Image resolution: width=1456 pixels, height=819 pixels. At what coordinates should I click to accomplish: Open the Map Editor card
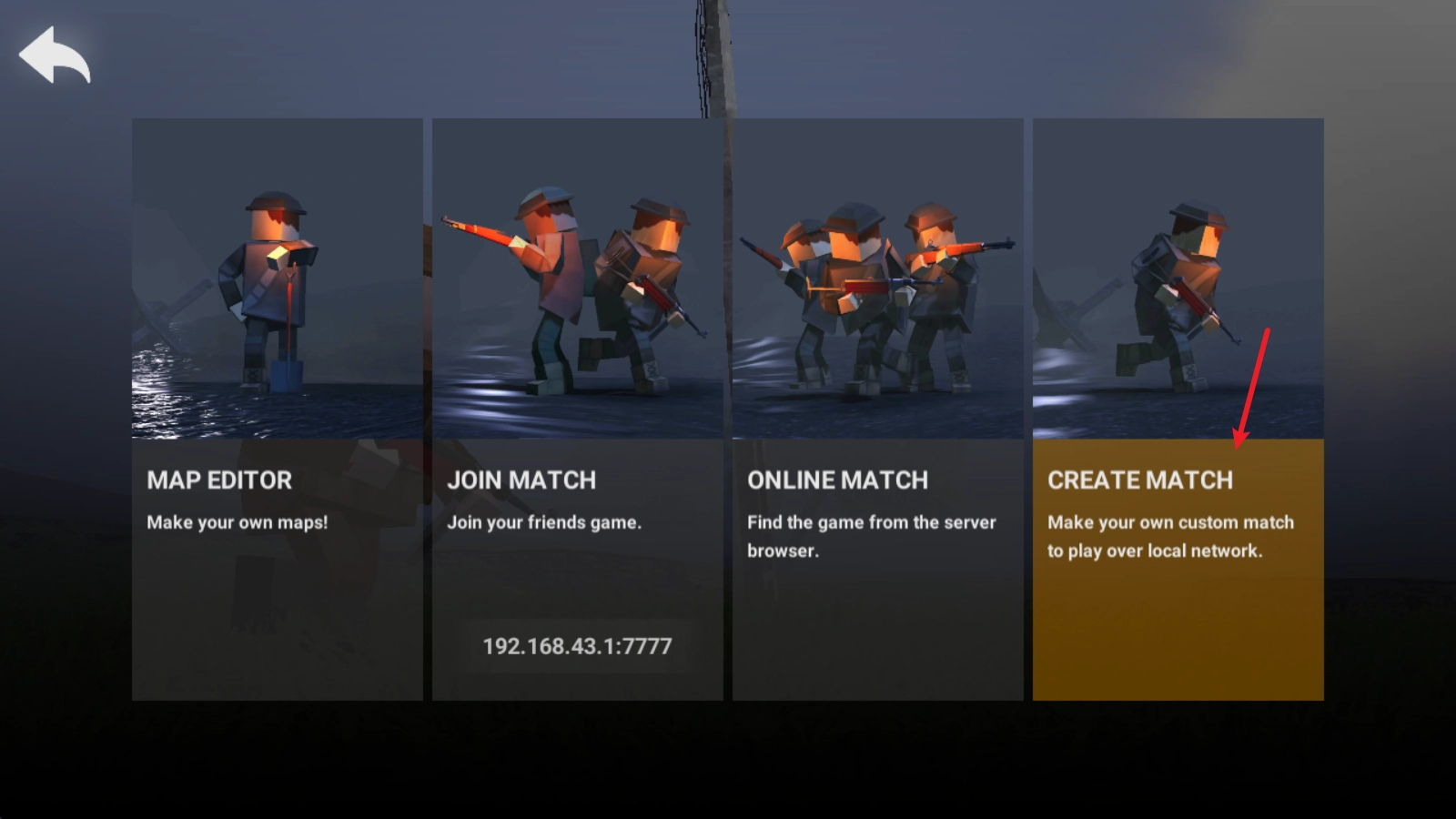[277, 409]
